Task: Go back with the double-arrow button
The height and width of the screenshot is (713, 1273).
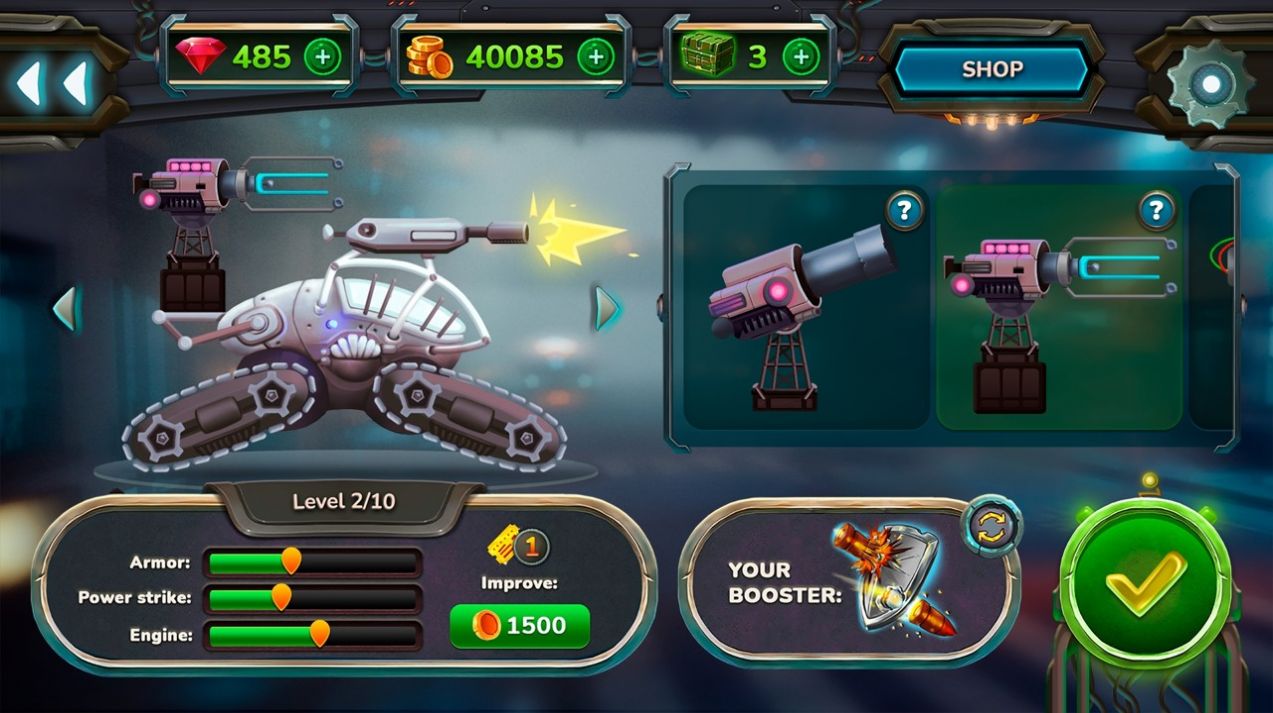Action: coord(52,82)
